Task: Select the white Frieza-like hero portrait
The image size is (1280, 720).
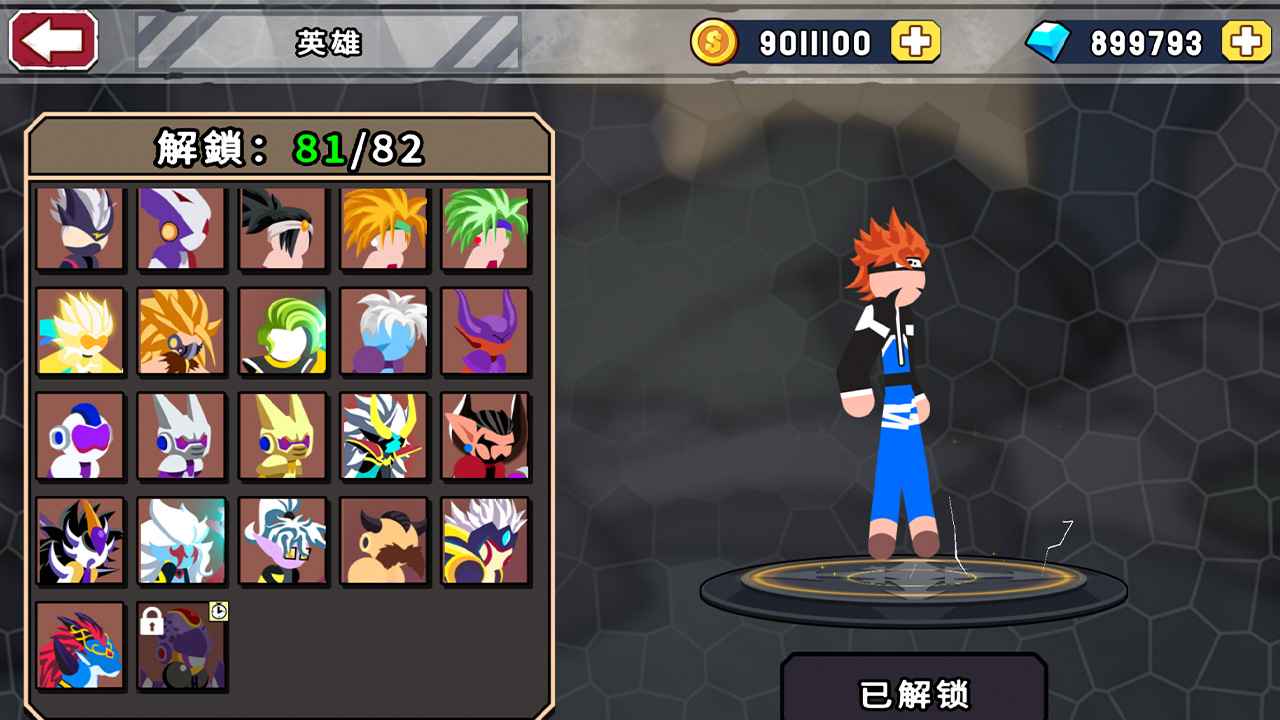Action: (80, 434)
